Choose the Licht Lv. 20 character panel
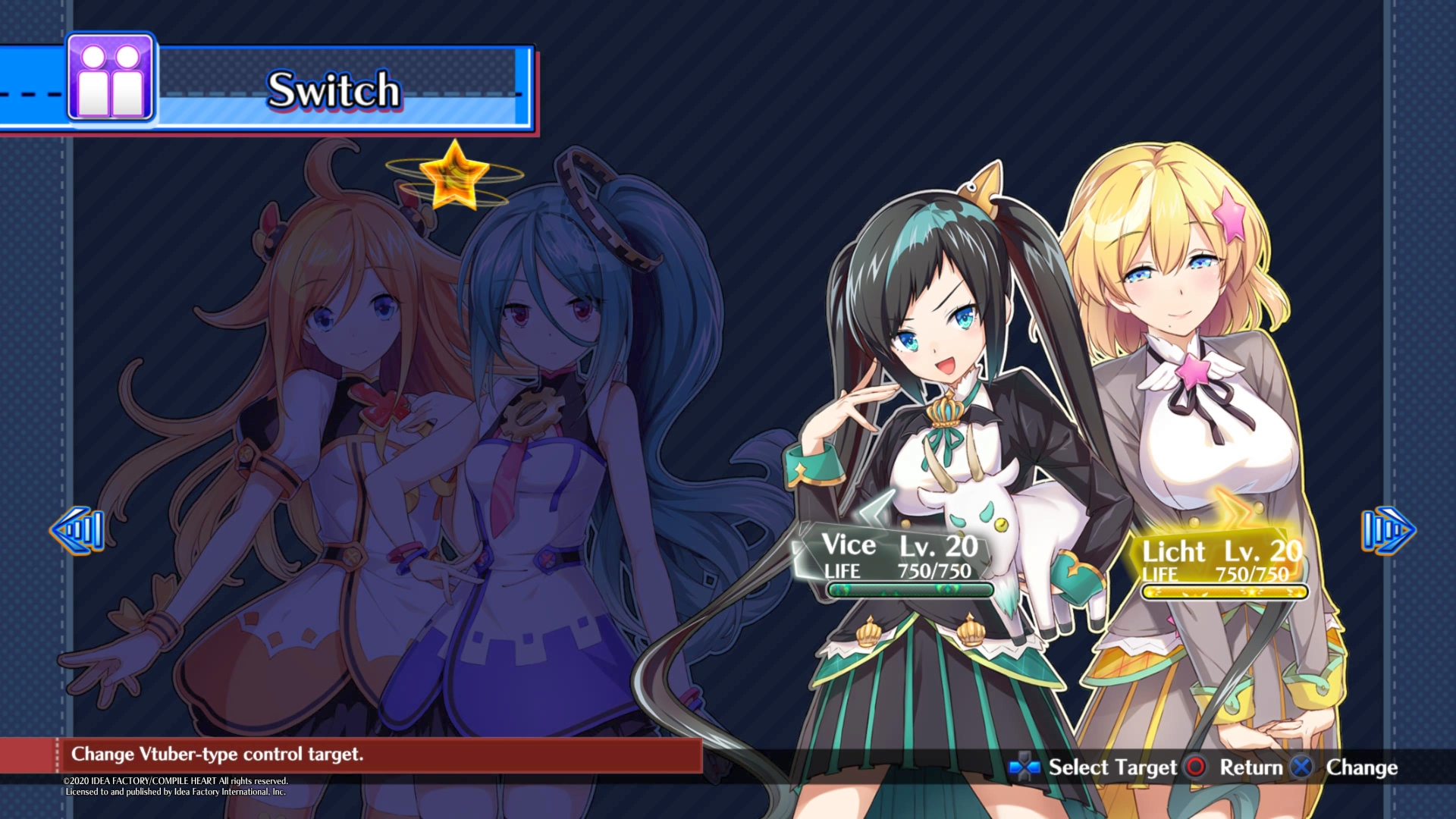Screen dimensions: 1456x819 (x=1222, y=563)
